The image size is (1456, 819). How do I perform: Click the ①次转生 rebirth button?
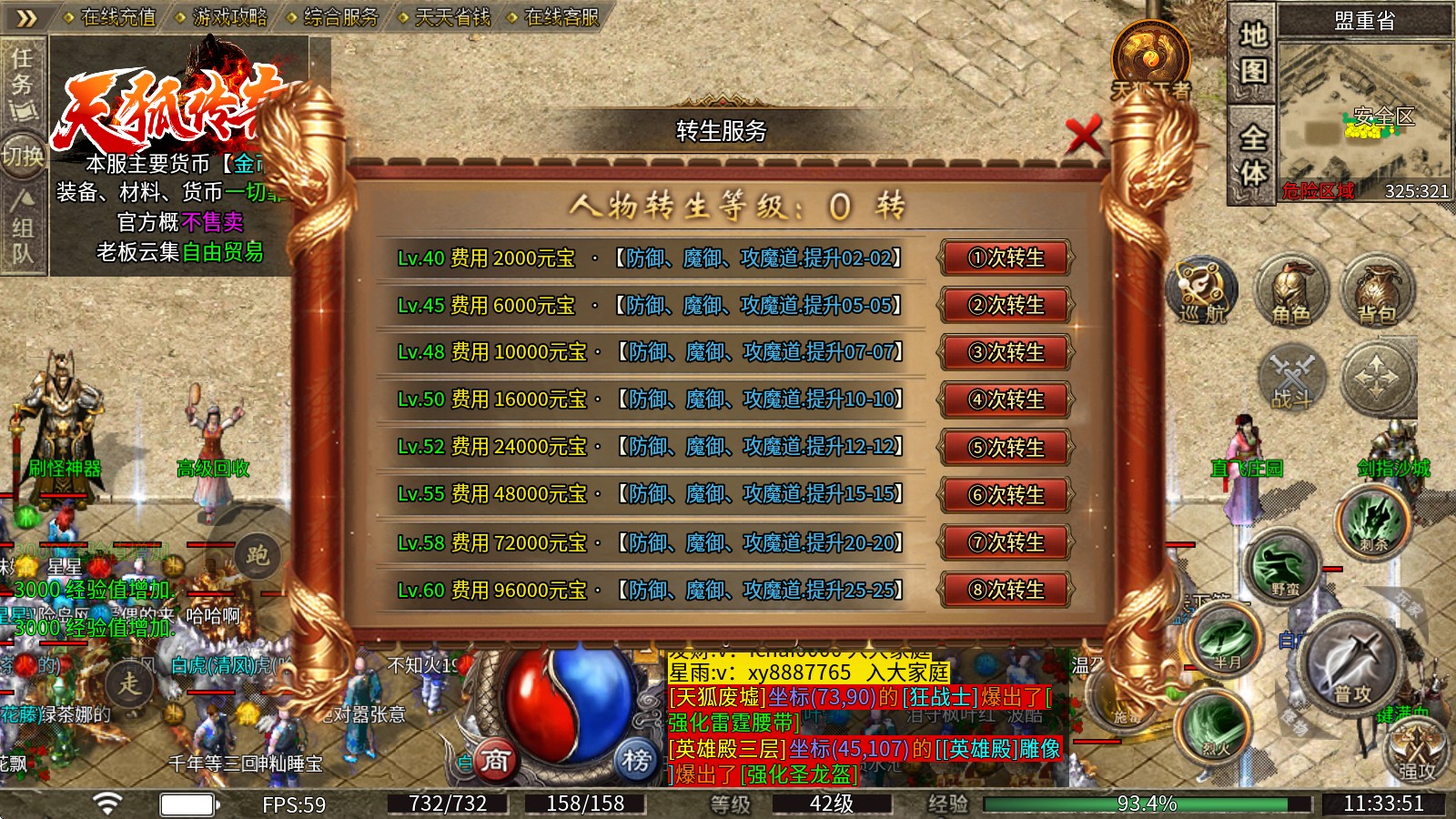tap(1004, 258)
